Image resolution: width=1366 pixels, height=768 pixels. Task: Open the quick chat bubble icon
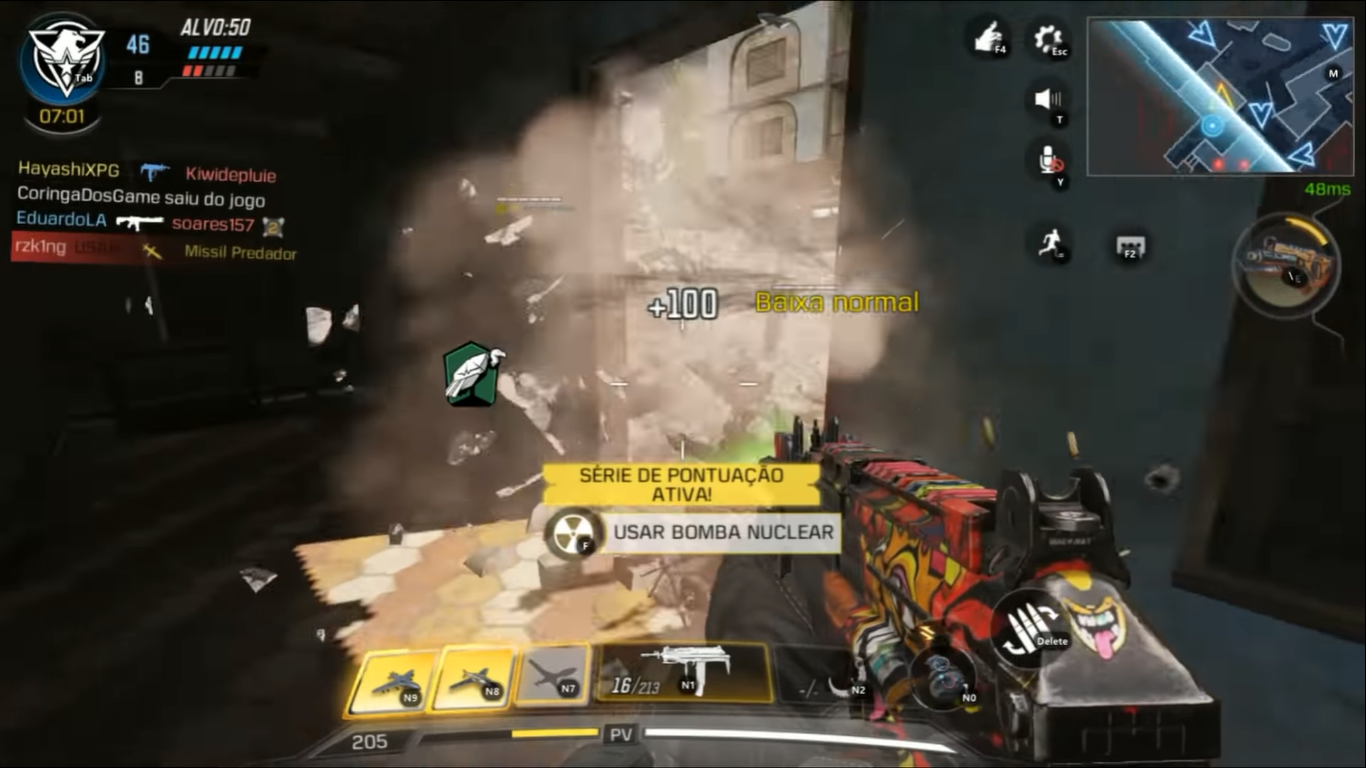(1131, 247)
